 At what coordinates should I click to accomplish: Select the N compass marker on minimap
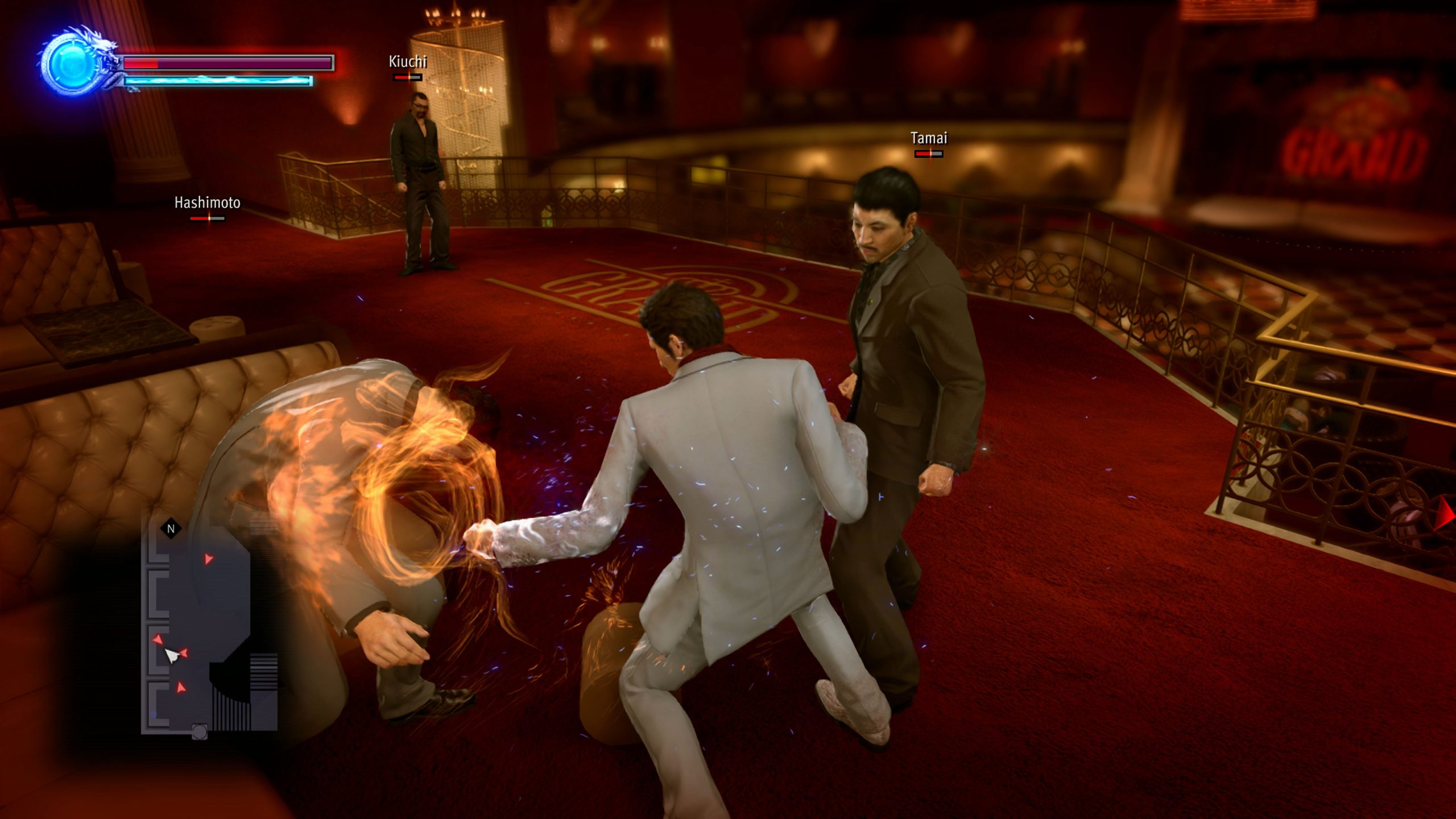pyautogui.click(x=171, y=529)
